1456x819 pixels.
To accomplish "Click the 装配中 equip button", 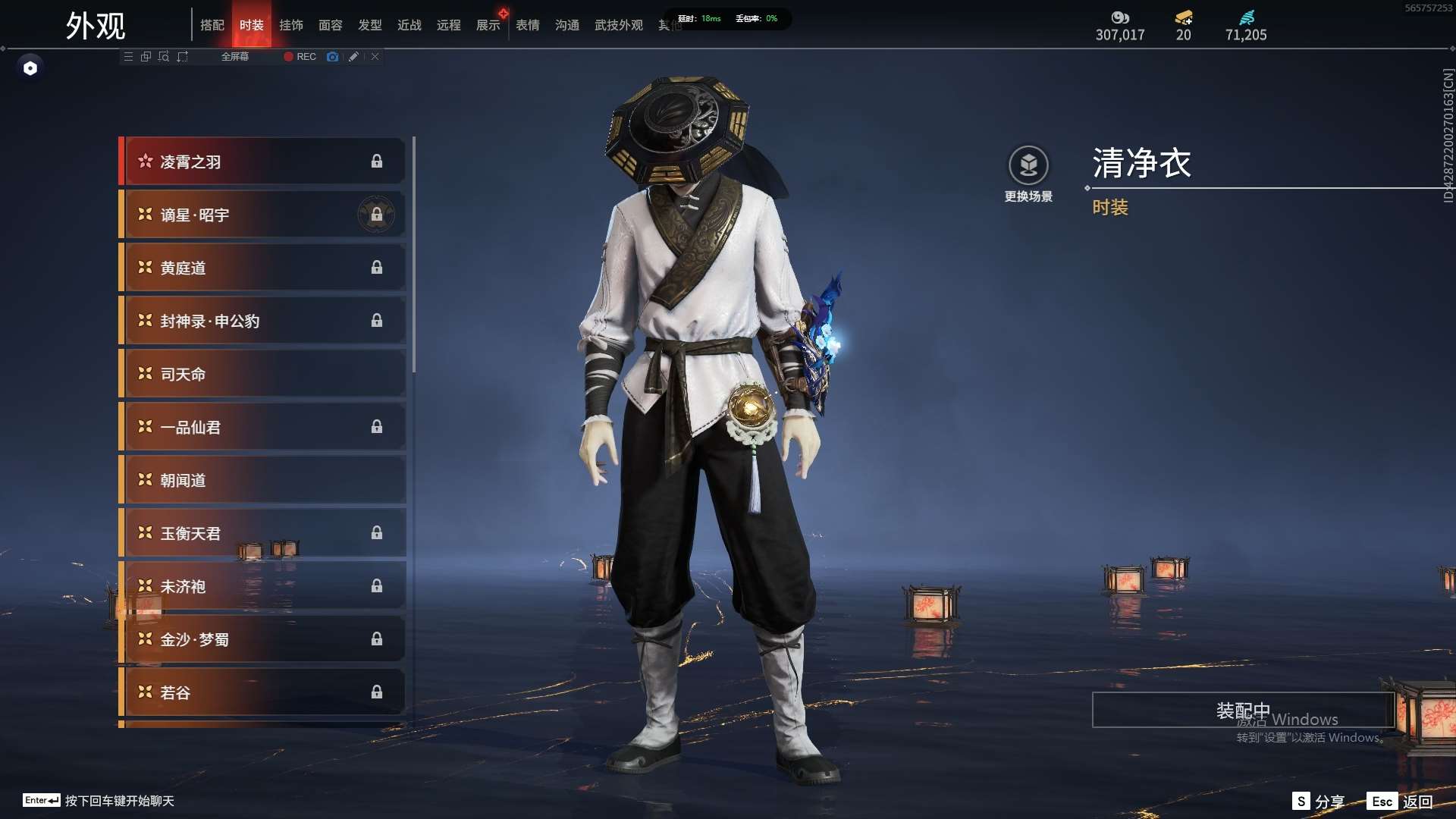I will click(x=1242, y=711).
